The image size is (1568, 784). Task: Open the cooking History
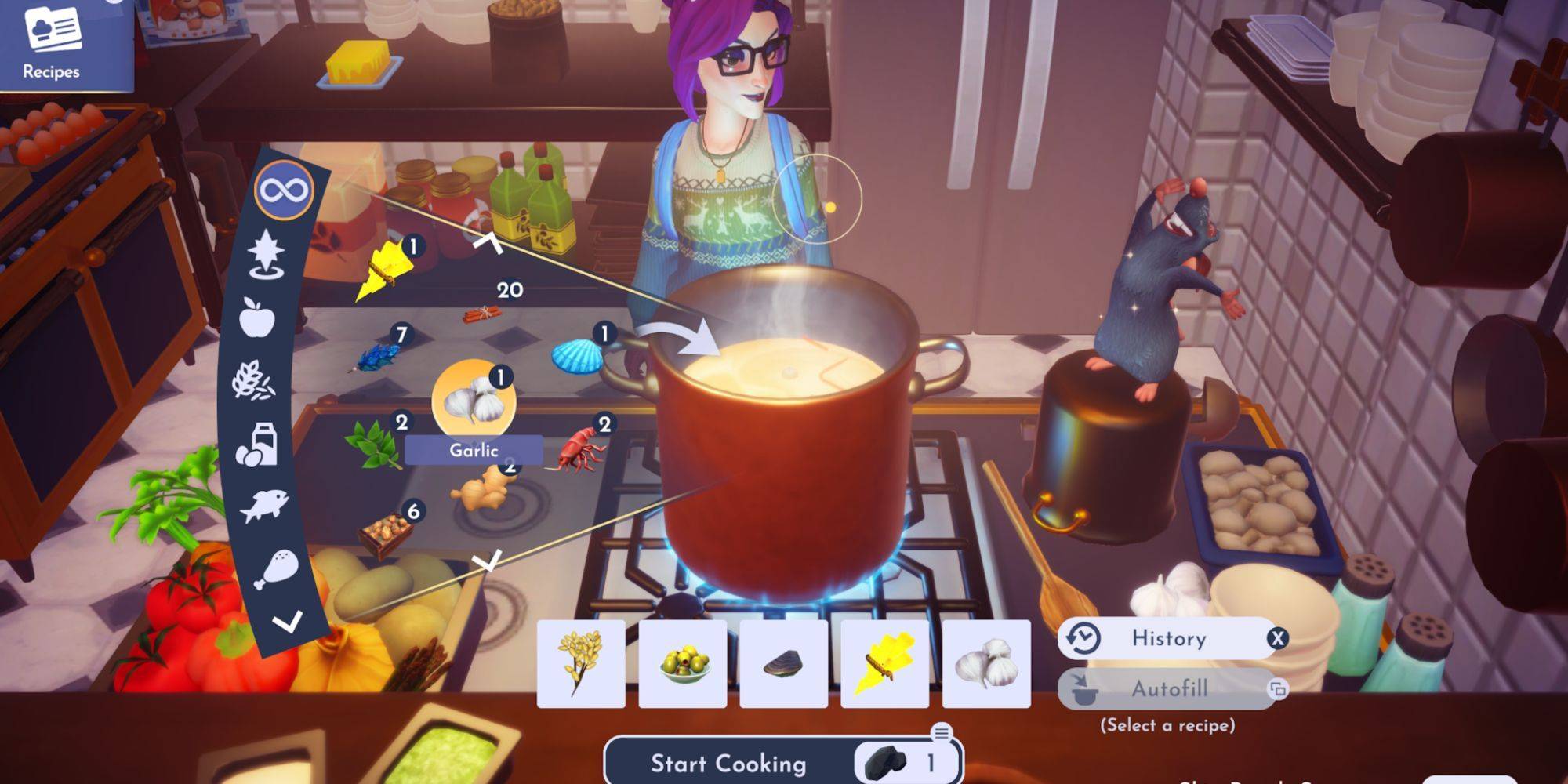(1167, 639)
